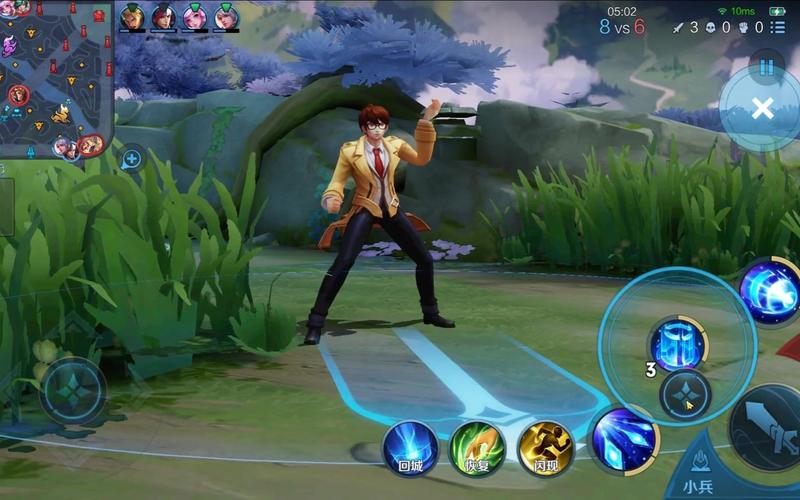The image size is (800, 500).
Task: Tap the four-point star button under the shield skill
Action: click(x=686, y=394)
